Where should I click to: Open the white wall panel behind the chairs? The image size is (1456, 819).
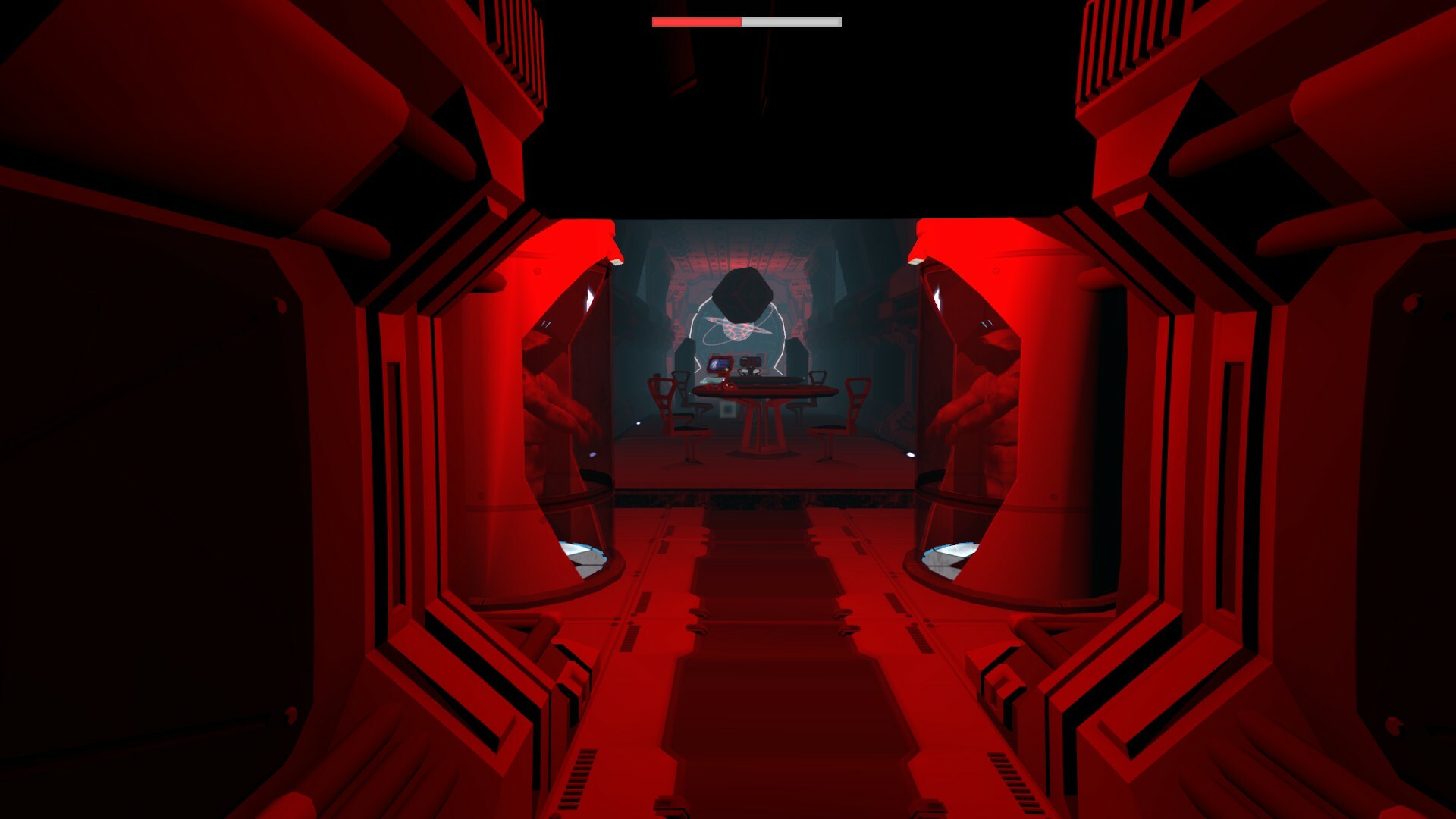(728, 409)
